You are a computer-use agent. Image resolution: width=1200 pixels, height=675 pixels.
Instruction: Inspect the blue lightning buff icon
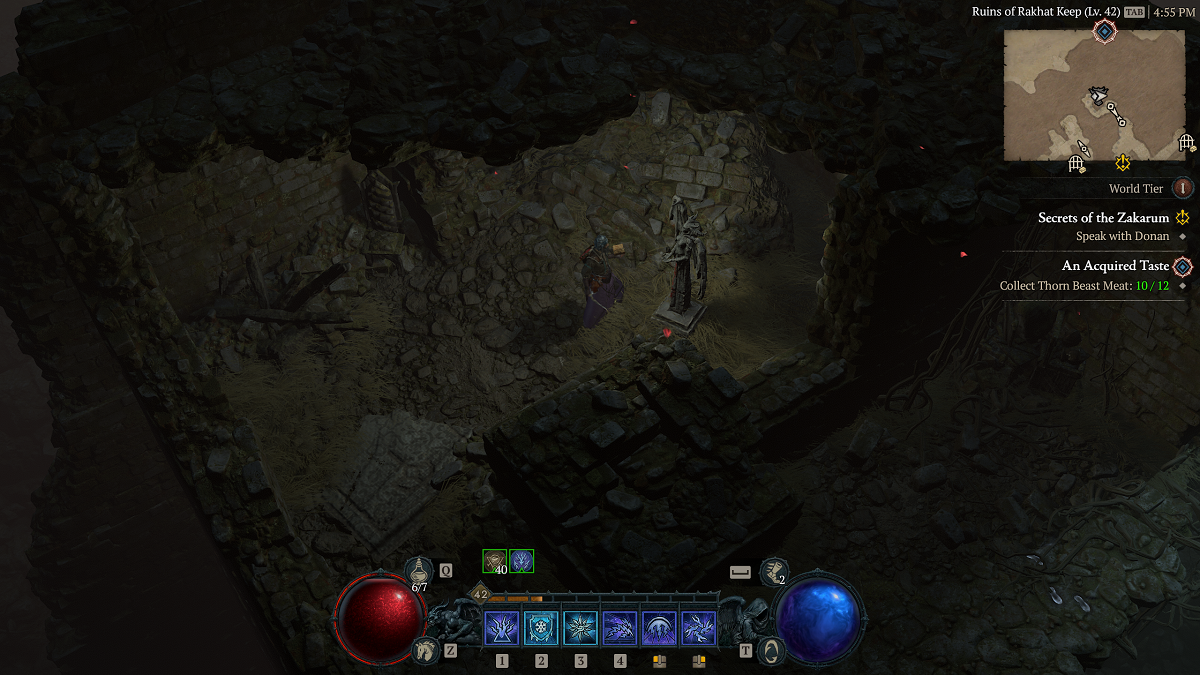521,561
